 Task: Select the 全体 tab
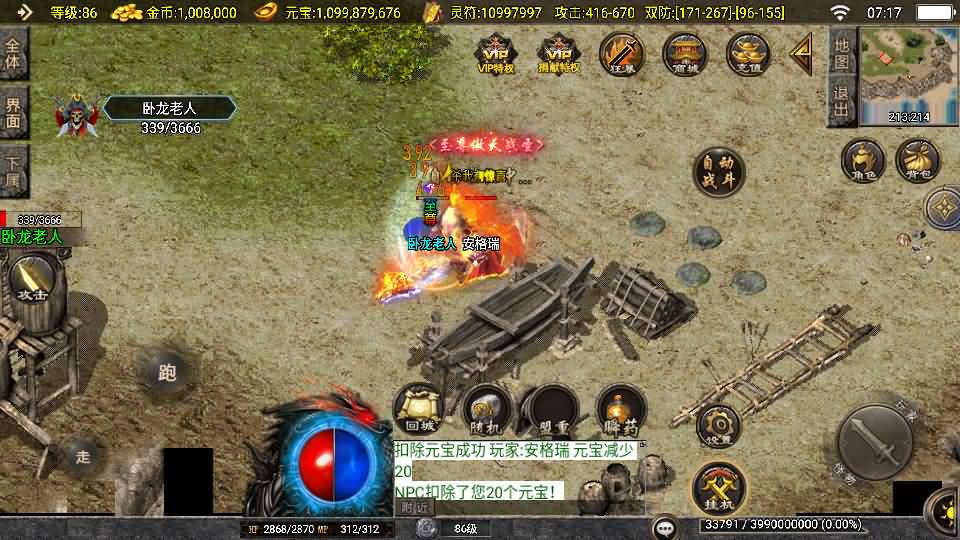click(14, 54)
